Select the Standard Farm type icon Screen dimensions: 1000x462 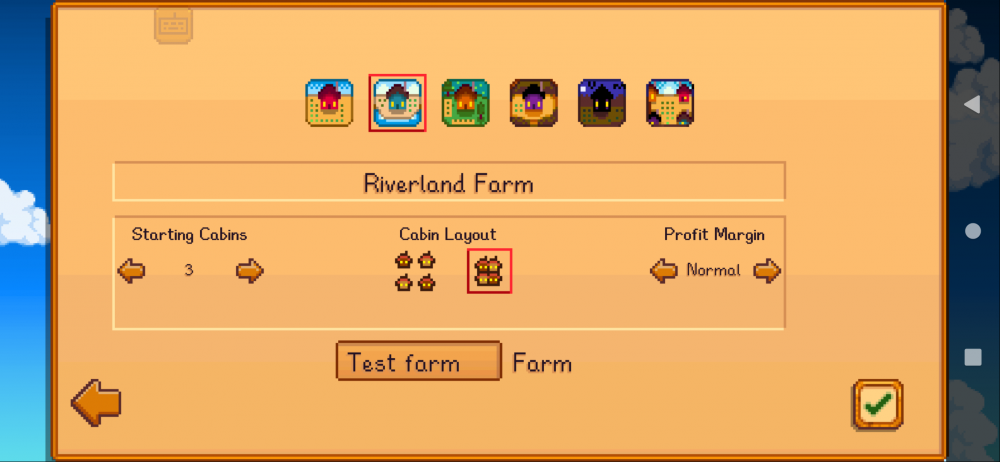click(329, 102)
